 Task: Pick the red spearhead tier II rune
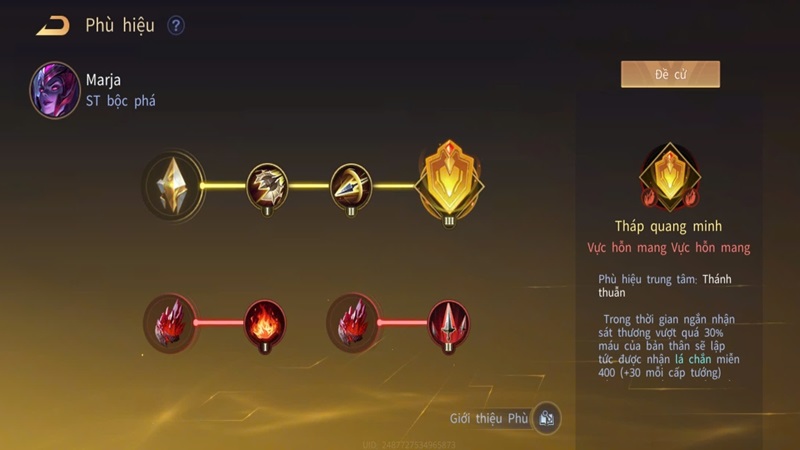click(x=449, y=322)
